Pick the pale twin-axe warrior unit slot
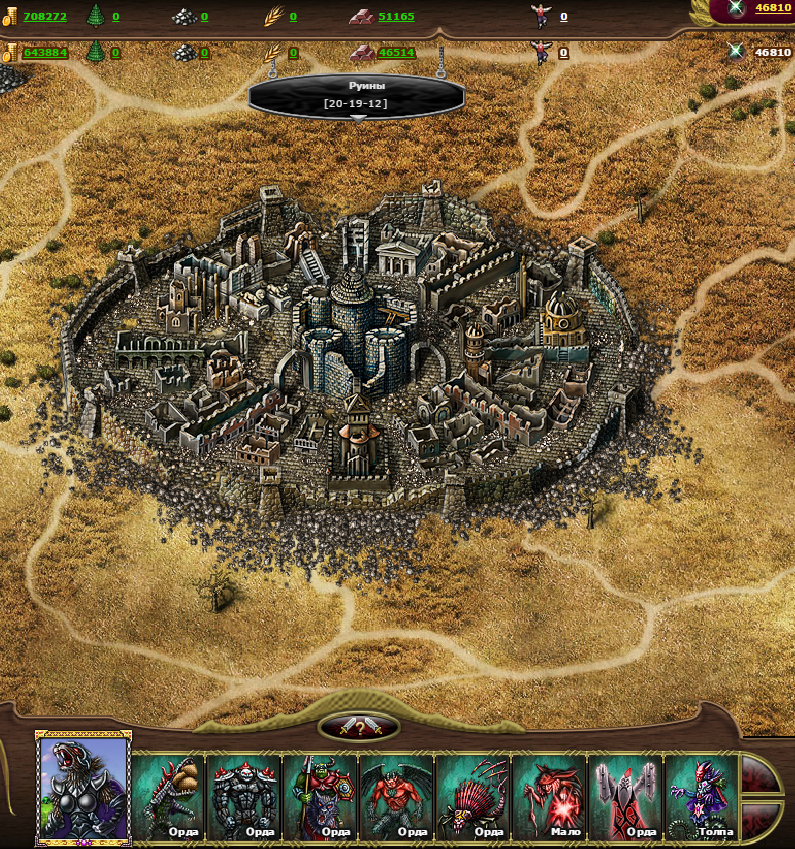Viewport: 795px width, 849px height. click(625, 796)
